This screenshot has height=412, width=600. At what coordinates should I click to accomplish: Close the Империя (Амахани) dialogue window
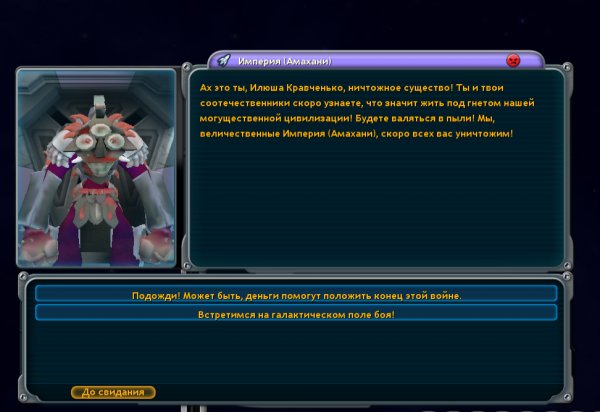[514, 60]
